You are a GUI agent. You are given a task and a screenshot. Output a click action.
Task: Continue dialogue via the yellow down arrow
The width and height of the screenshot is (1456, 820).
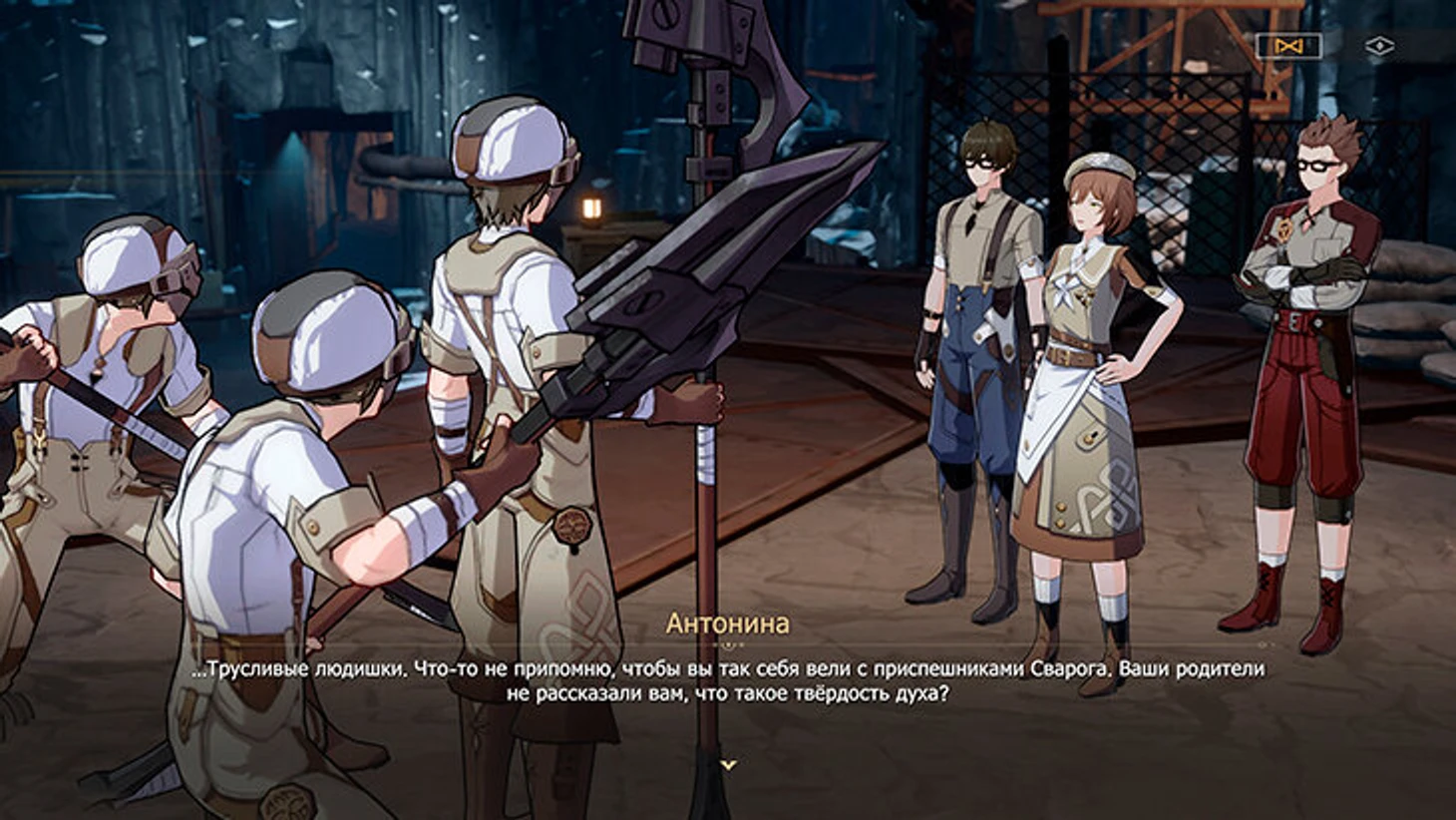[729, 765]
